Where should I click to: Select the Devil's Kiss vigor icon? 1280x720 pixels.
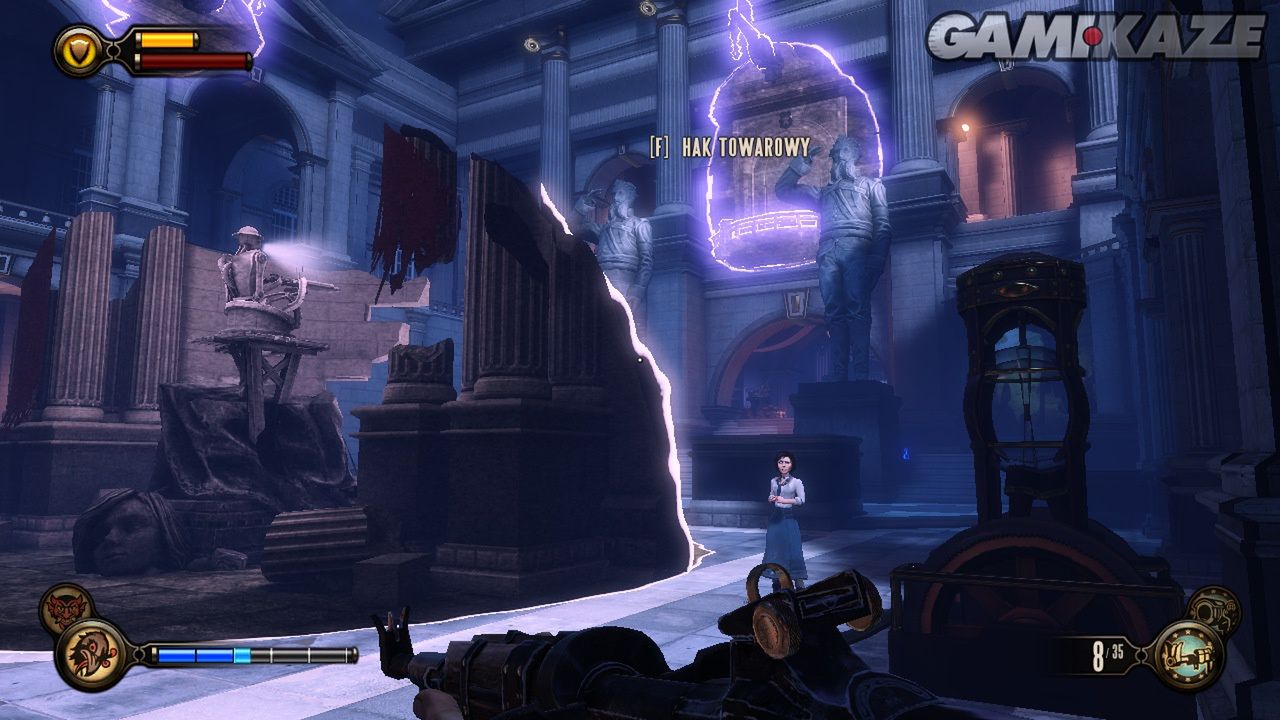66,608
